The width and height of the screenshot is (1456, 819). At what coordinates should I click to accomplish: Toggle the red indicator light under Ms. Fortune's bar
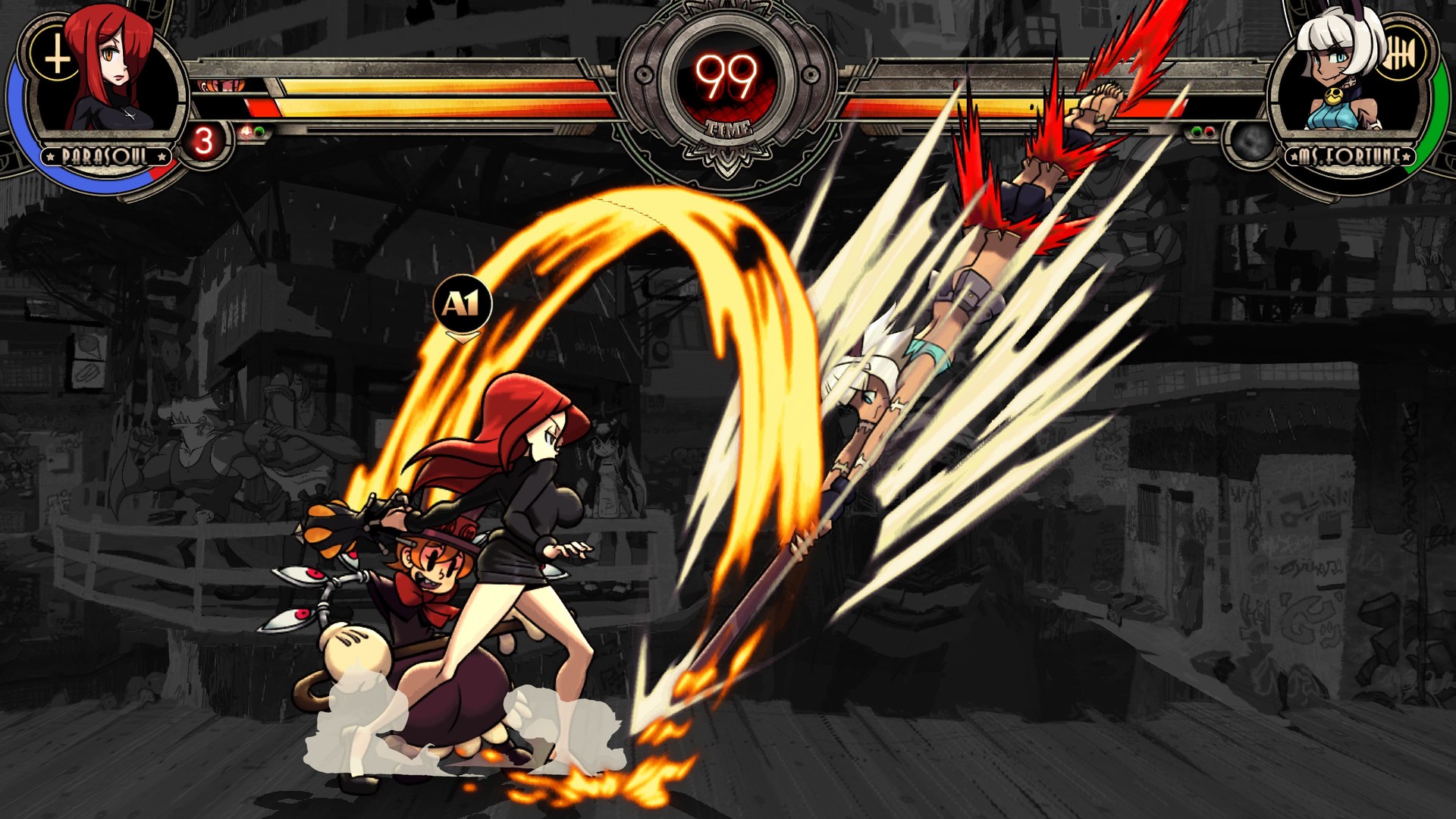coord(1208,131)
